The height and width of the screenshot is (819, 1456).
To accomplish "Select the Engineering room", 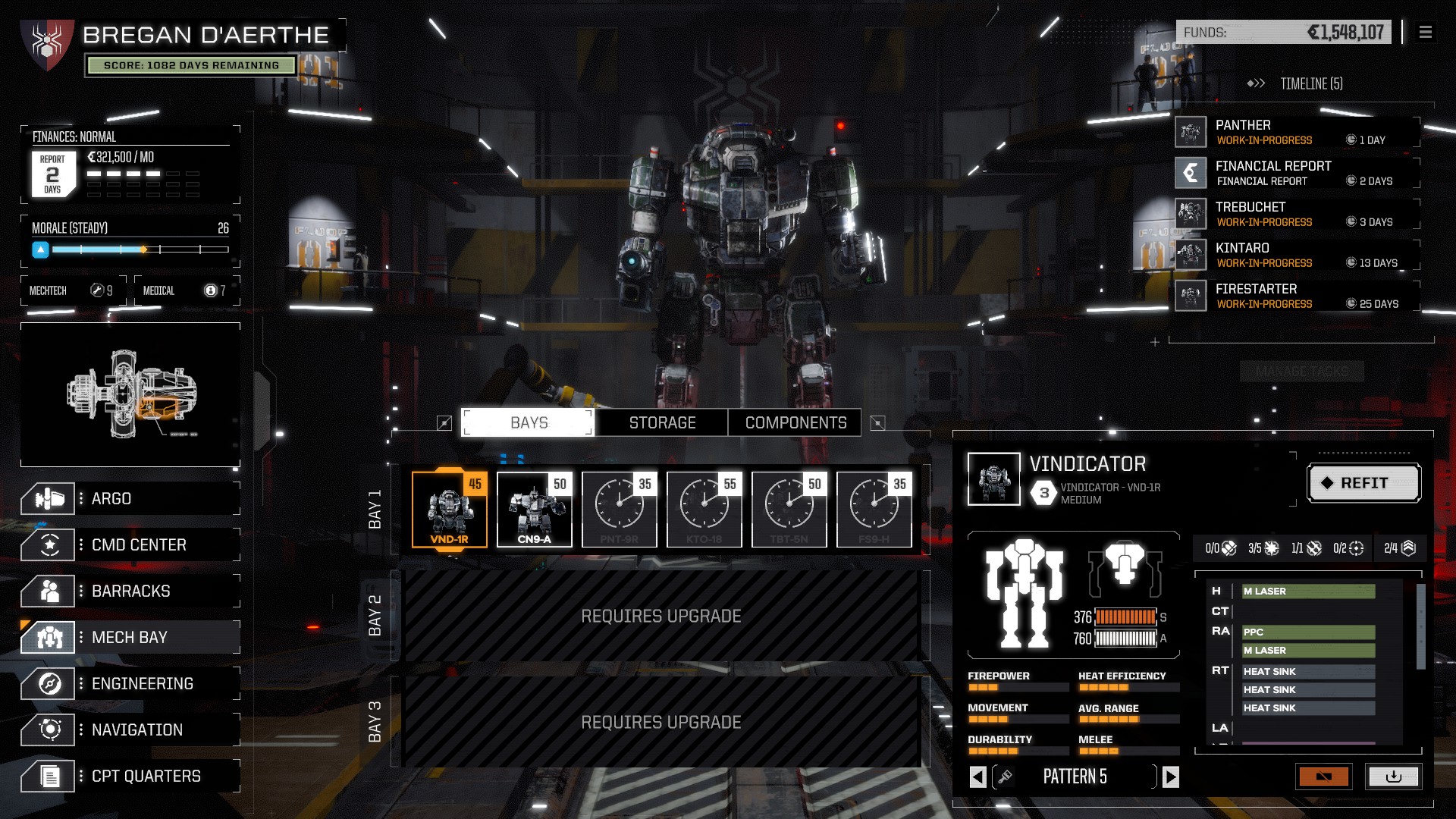I will [x=130, y=684].
